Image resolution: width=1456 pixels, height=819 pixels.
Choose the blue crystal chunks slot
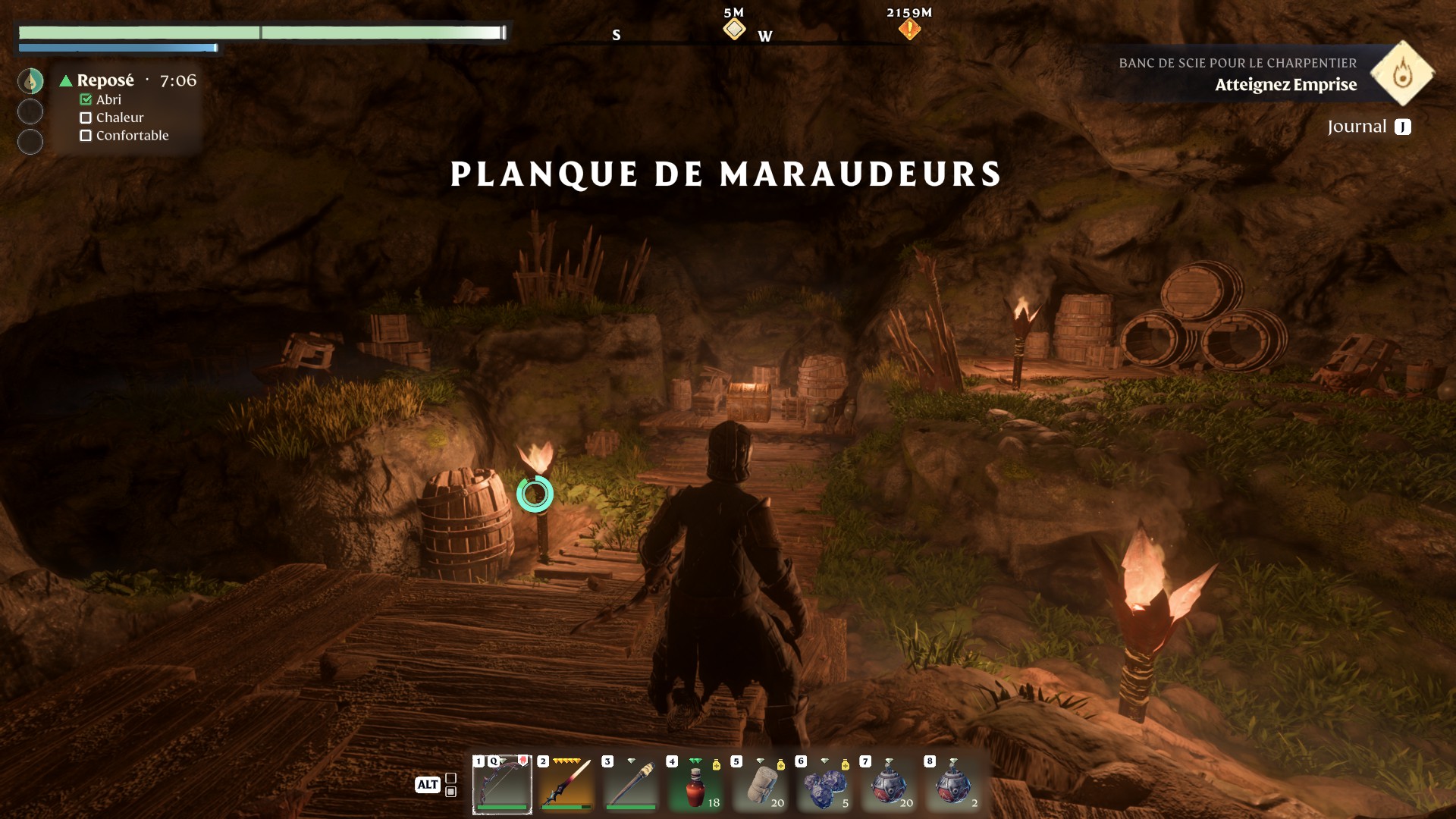coord(824,785)
